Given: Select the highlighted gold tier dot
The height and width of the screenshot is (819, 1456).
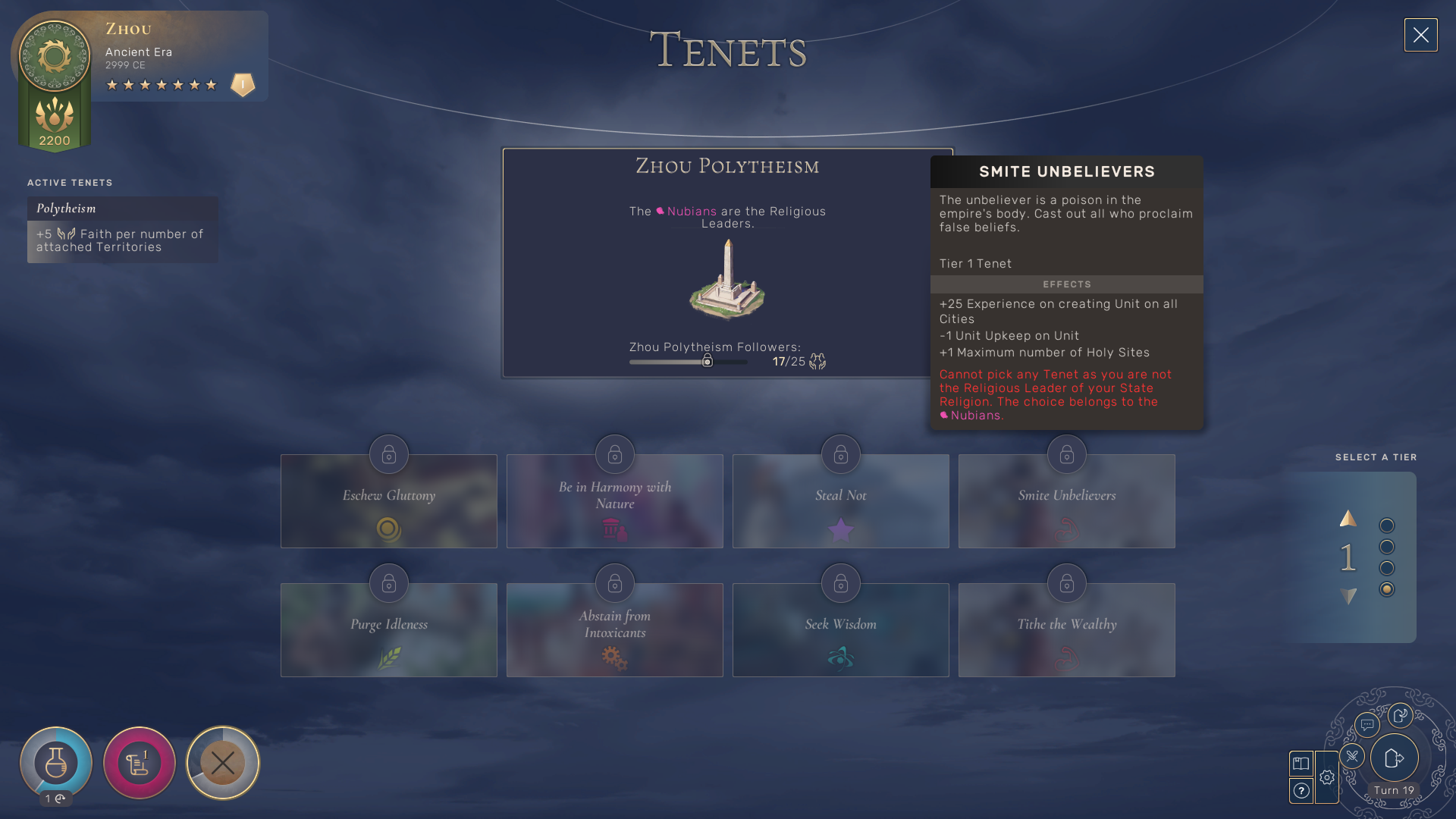Looking at the screenshot, I should pyautogui.click(x=1387, y=589).
